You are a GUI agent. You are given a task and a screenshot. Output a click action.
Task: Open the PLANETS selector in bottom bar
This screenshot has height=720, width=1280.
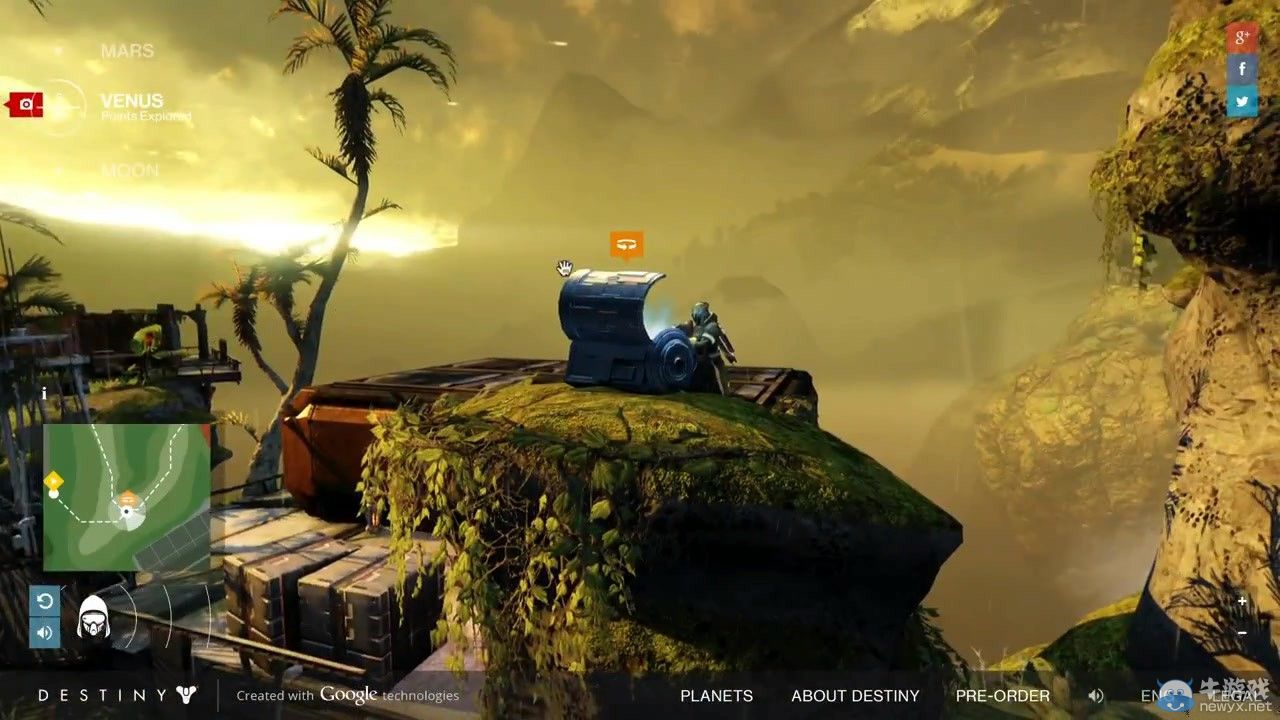716,695
